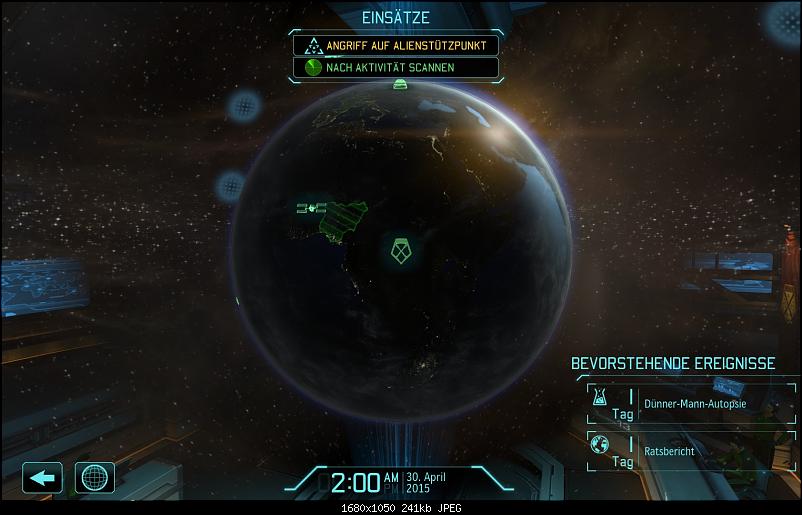
Task: Go back with the arrow button
Action: [42, 478]
